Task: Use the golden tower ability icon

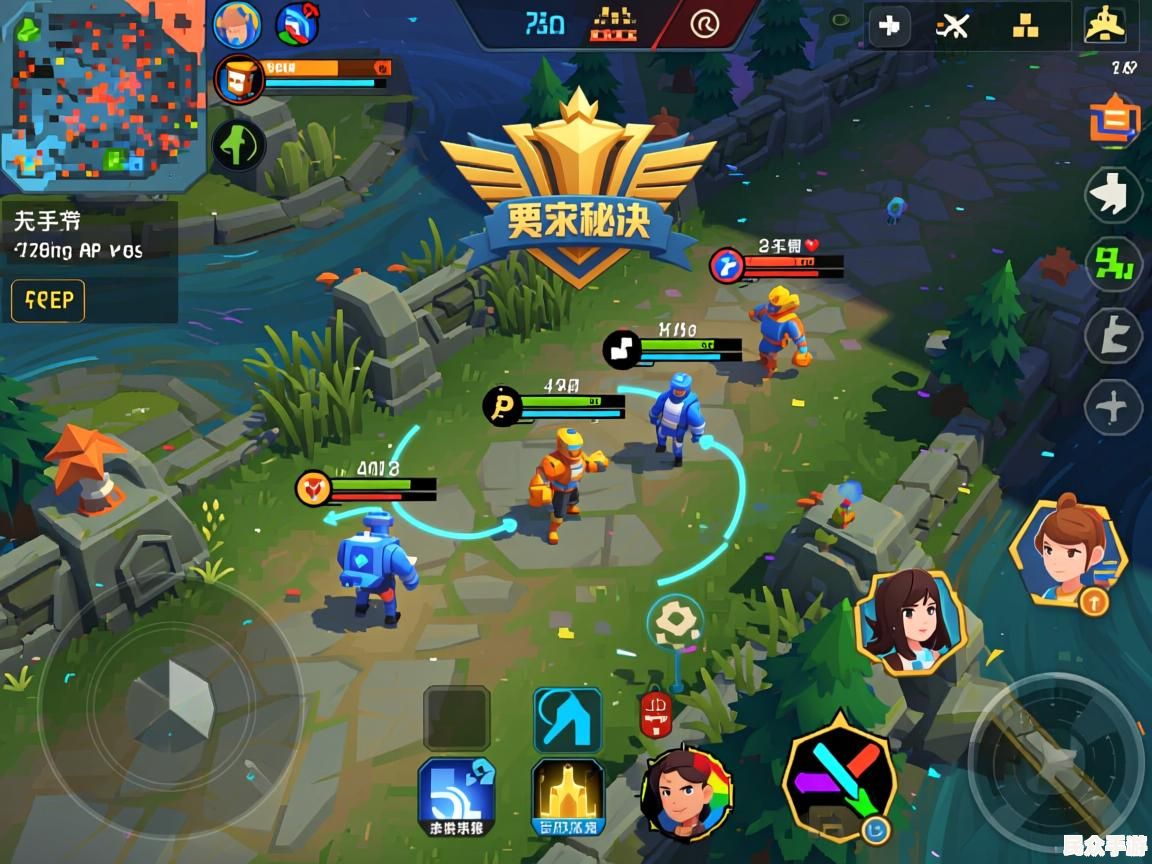Action: 567,797
